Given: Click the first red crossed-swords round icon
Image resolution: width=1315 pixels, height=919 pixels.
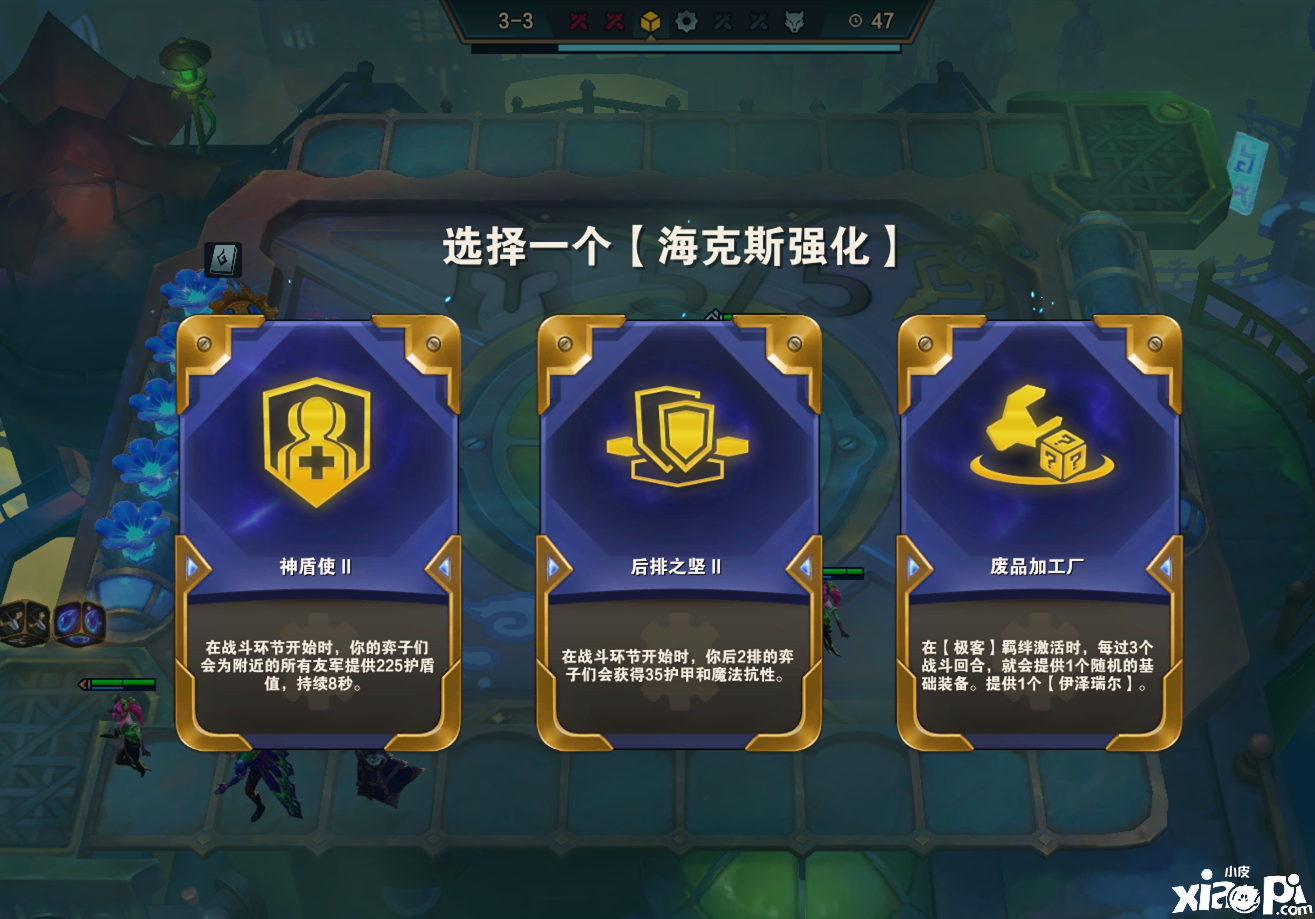Looking at the screenshot, I should coord(580,20).
